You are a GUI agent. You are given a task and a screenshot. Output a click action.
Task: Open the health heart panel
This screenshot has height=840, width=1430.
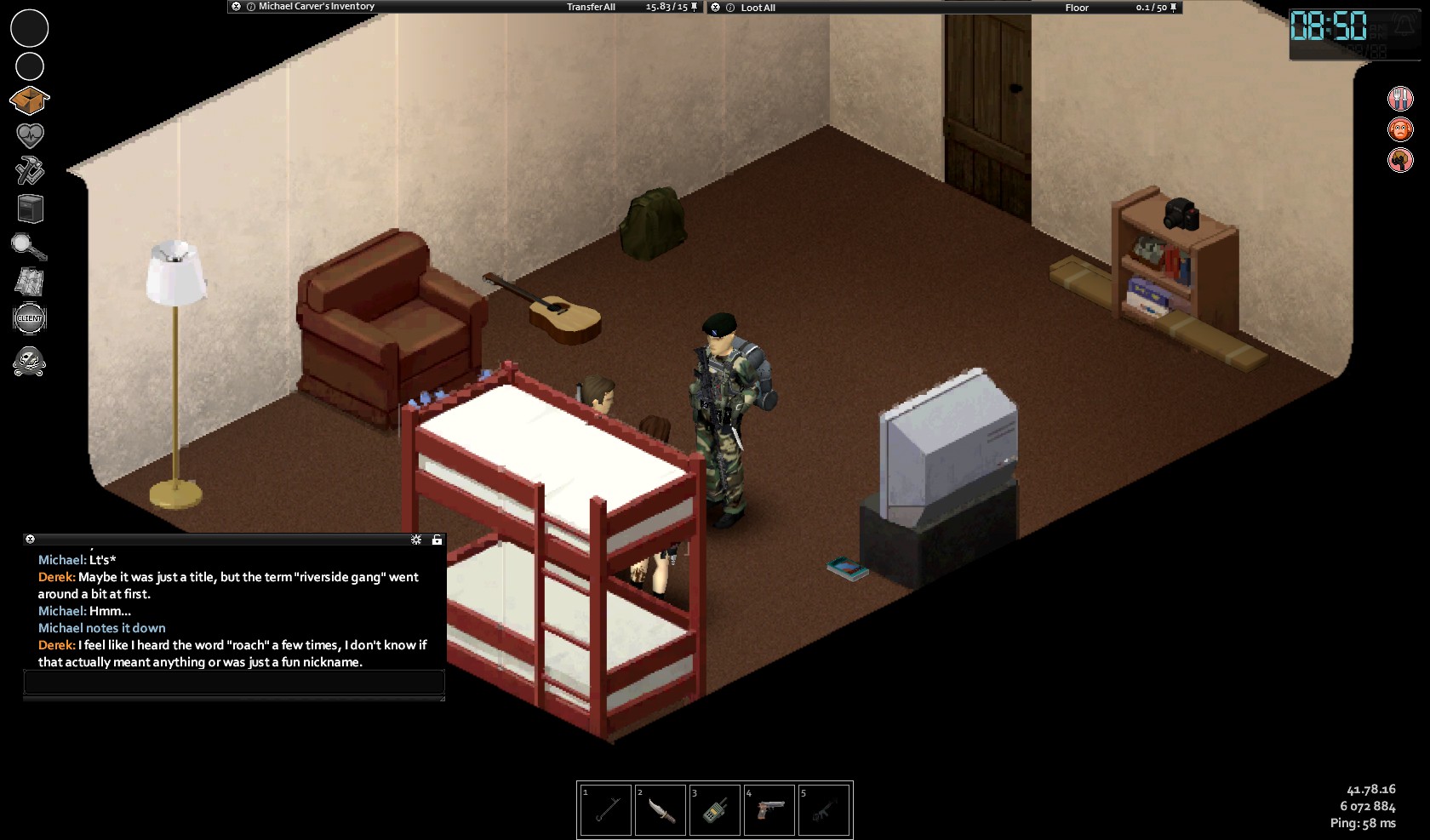pos(30,135)
